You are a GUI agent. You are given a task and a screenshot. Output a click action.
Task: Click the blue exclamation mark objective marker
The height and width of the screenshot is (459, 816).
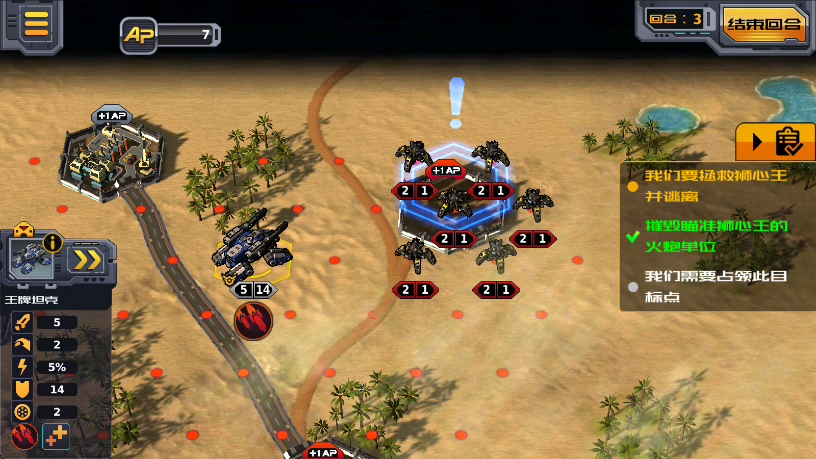(456, 103)
